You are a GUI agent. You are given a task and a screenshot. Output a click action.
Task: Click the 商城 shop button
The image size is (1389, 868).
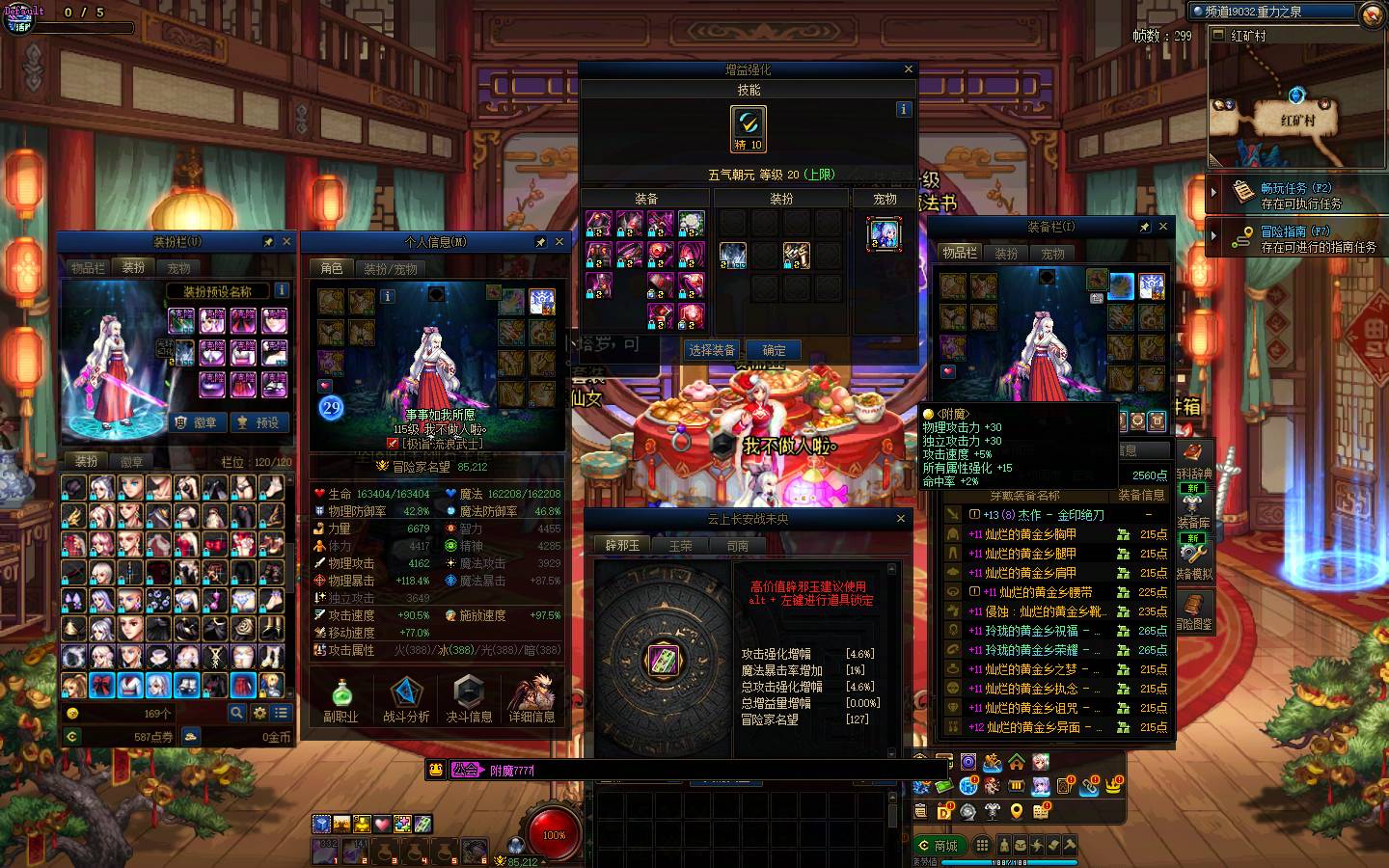click(x=939, y=846)
